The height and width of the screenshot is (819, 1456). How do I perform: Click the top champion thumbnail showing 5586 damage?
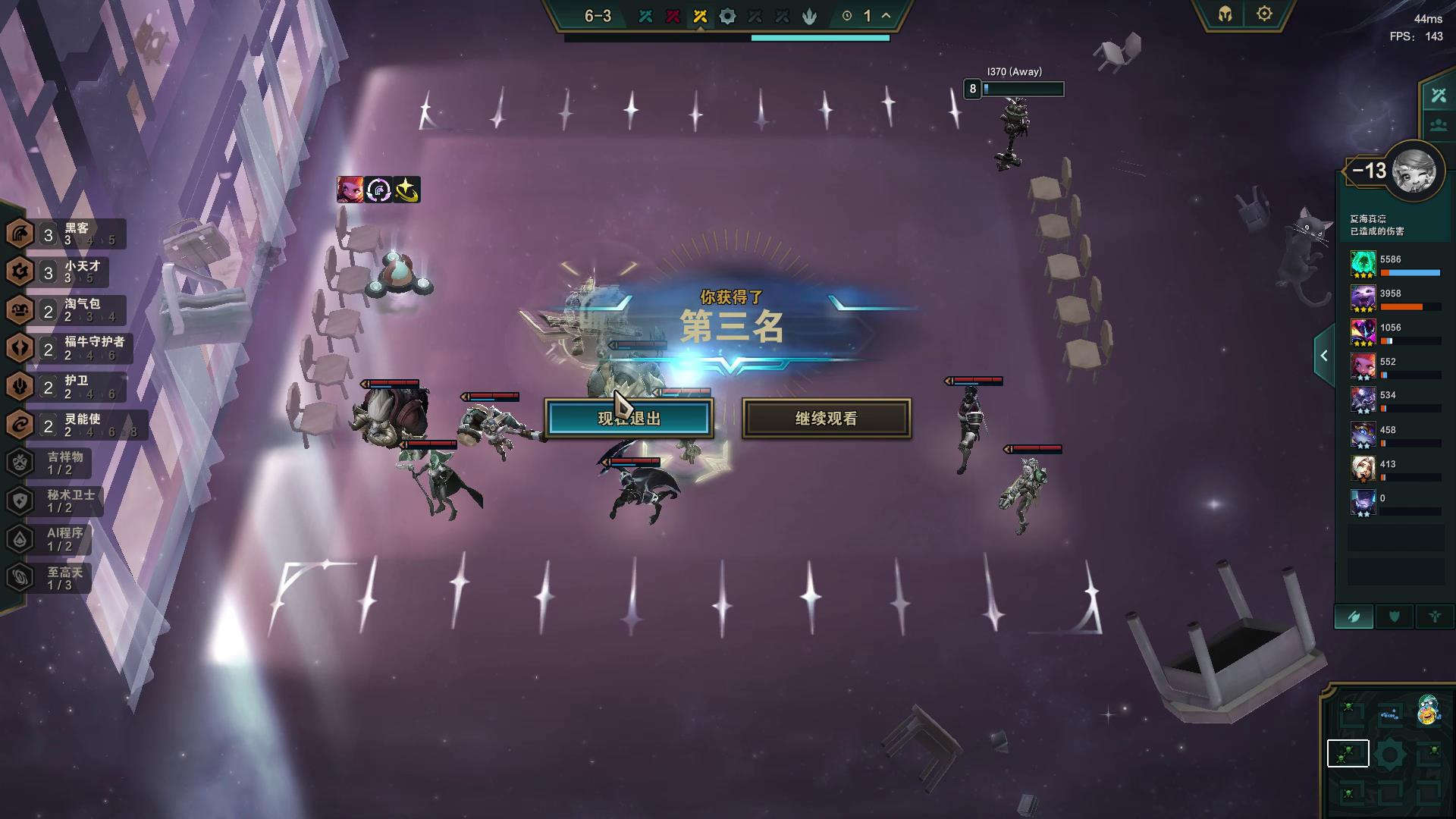(1363, 267)
